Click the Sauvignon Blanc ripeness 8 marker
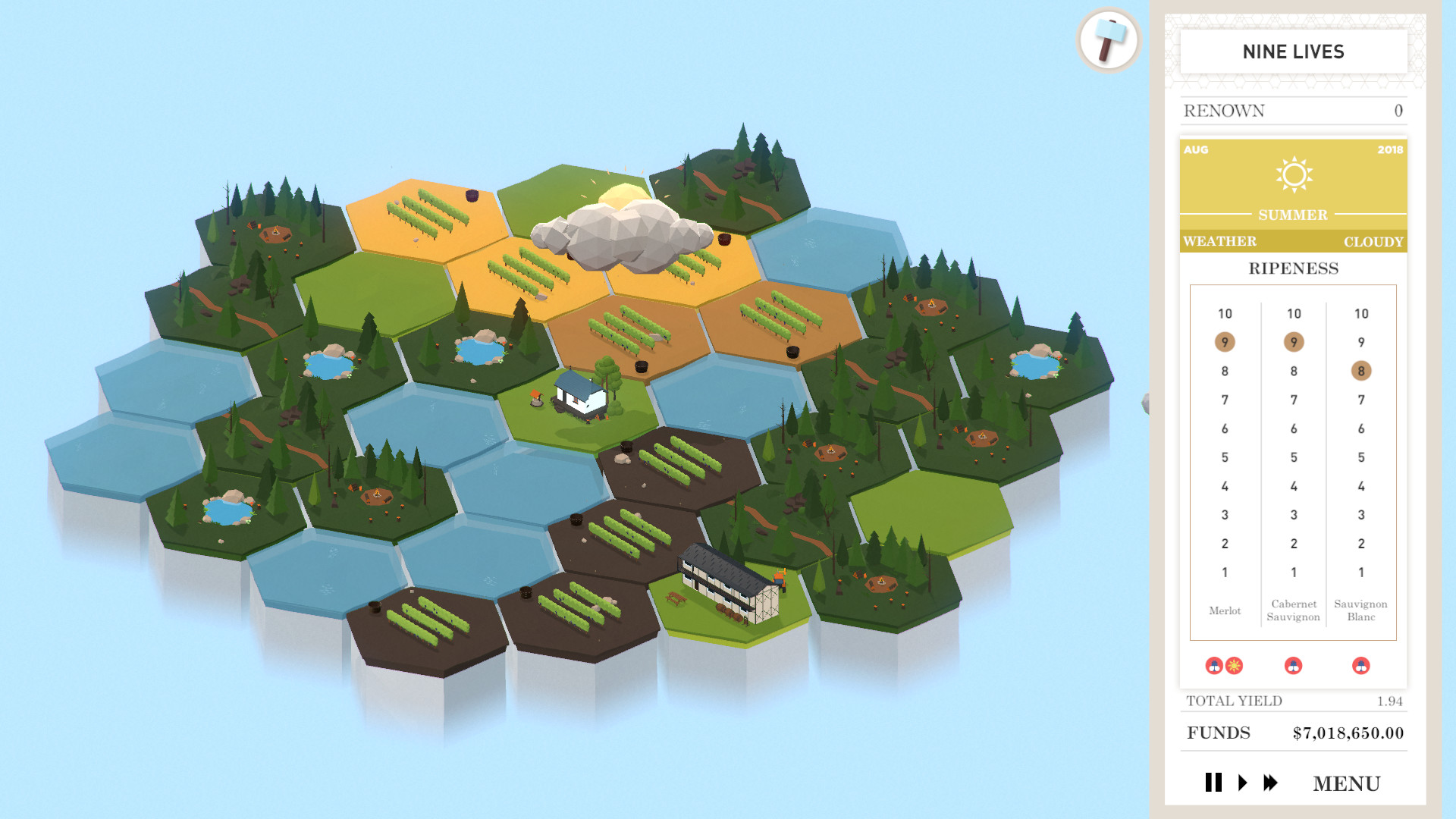This screenshot has height=819, width=1456. point(1360,372)
